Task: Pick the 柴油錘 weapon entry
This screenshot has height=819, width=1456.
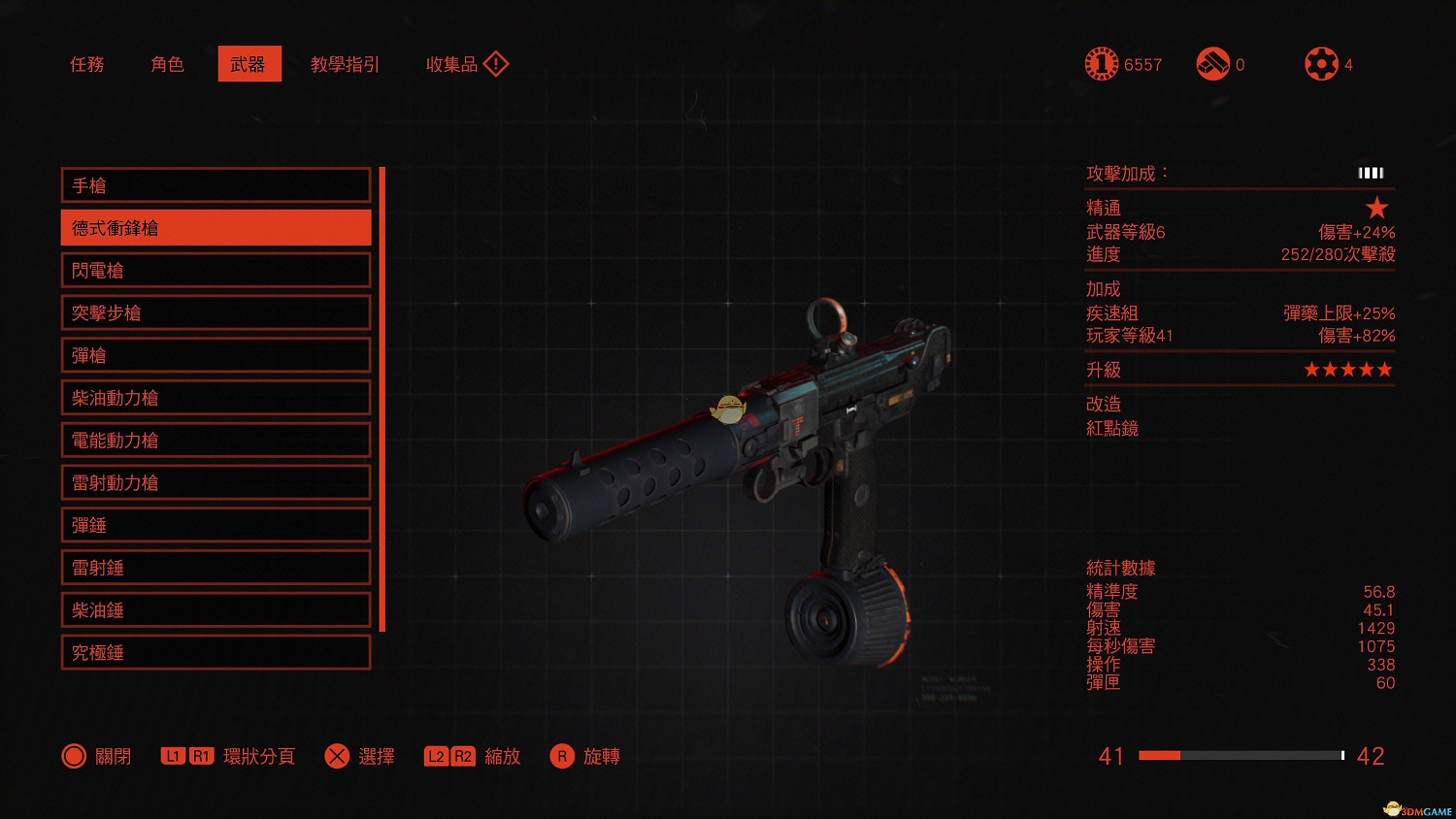Action: pyautogui.click(x=215, y=610)
